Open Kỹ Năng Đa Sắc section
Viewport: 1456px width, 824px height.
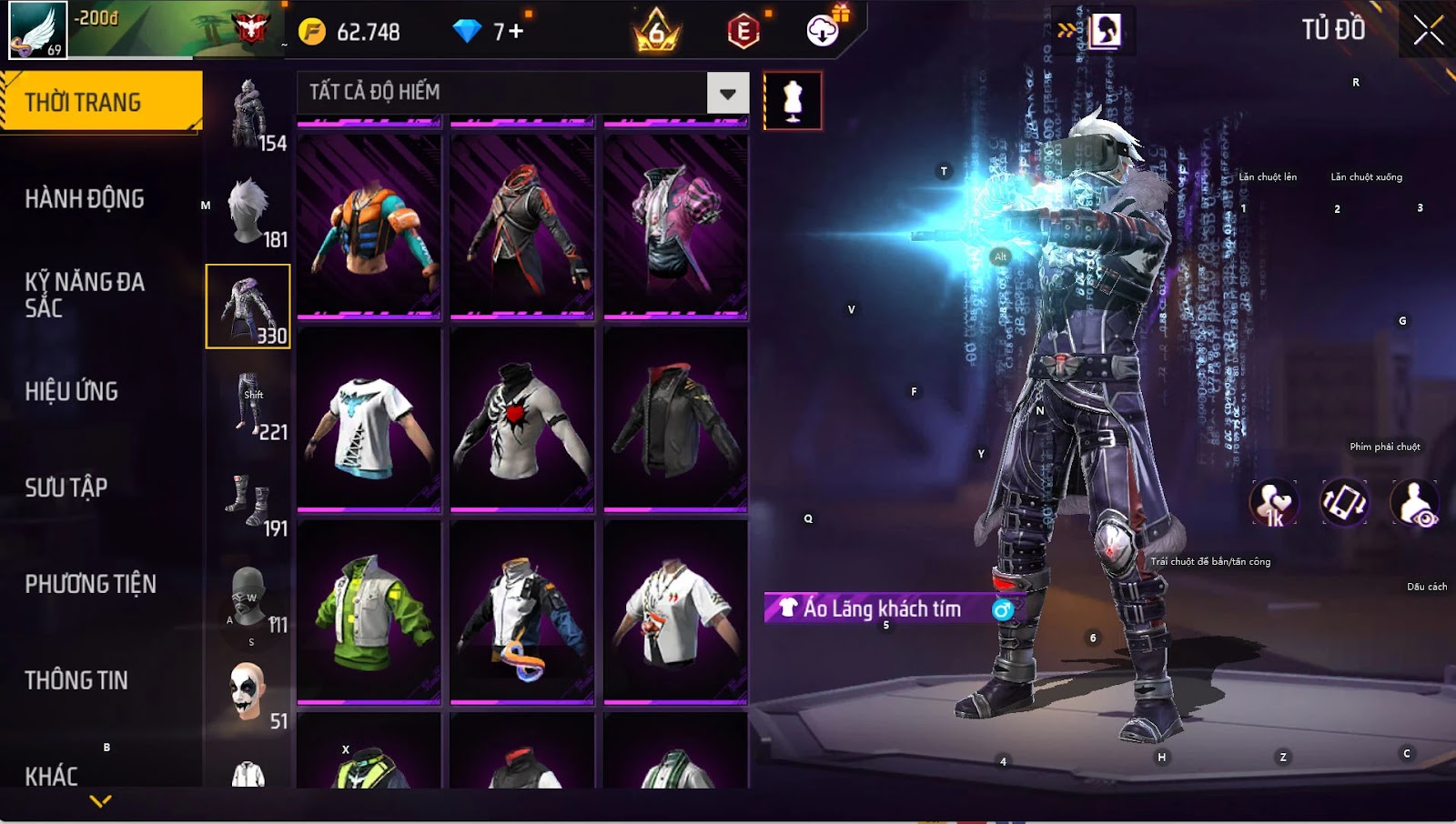[85, 295]
